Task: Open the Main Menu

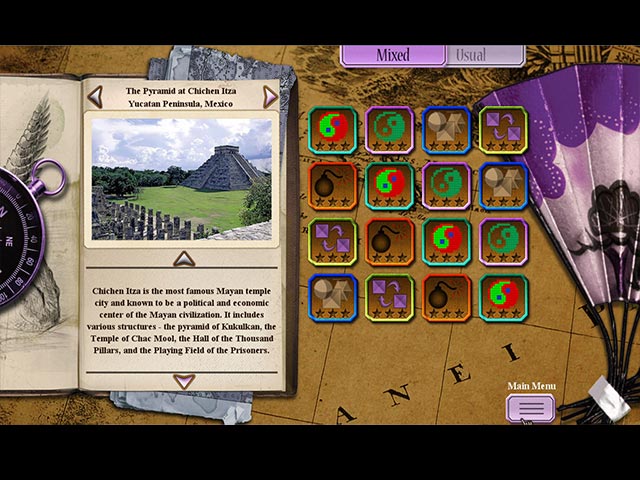Action: tap(530, 408)
